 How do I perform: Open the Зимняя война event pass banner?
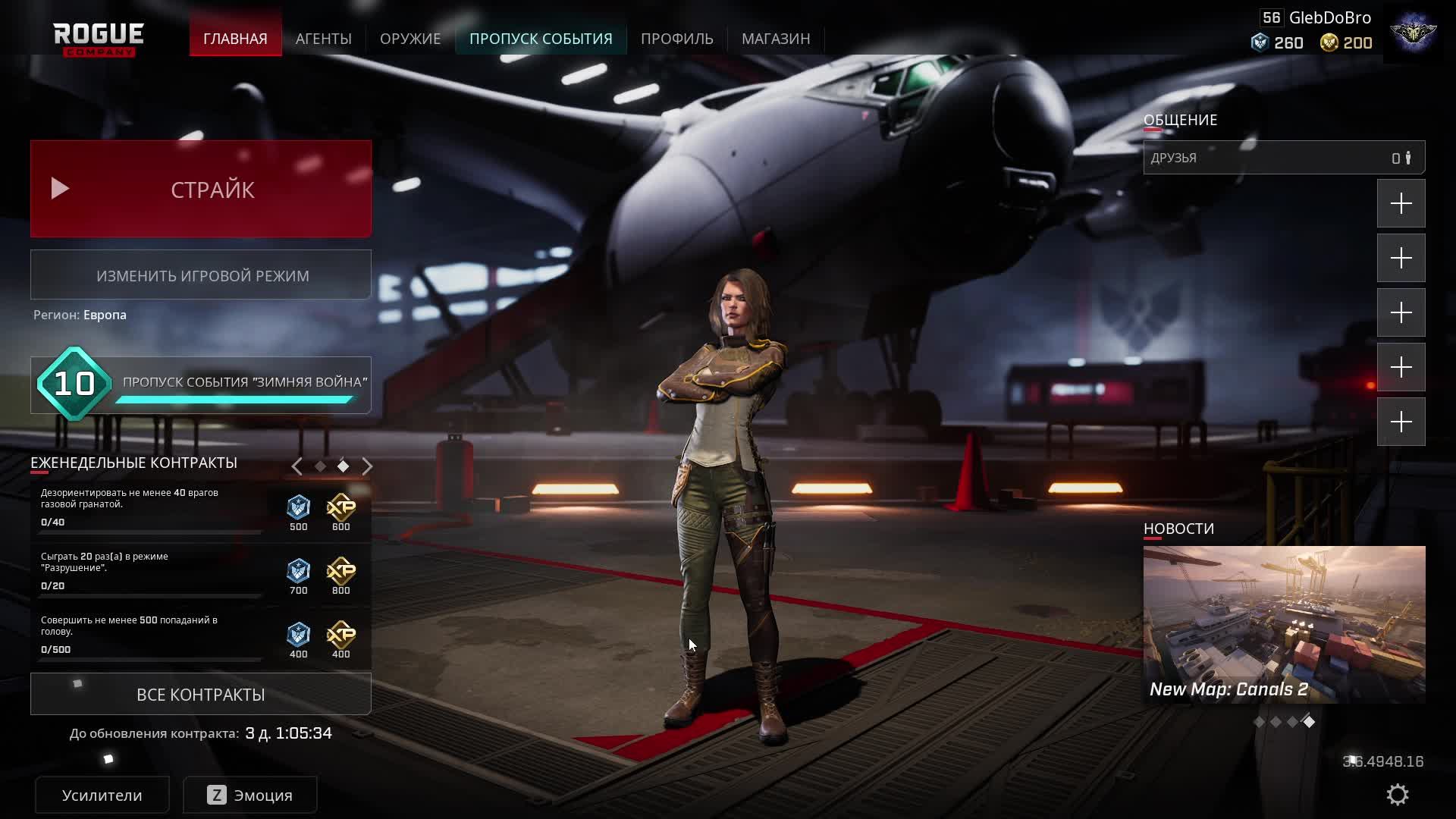(201, 385)
